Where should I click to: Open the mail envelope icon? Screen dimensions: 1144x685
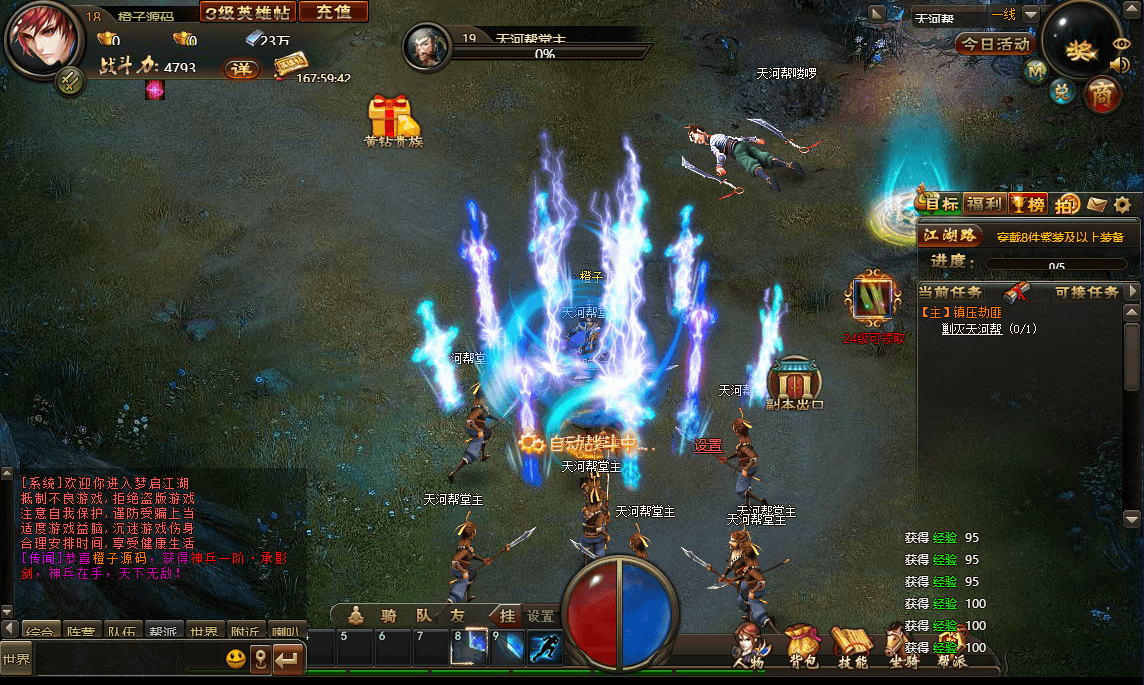(1097, 205)
